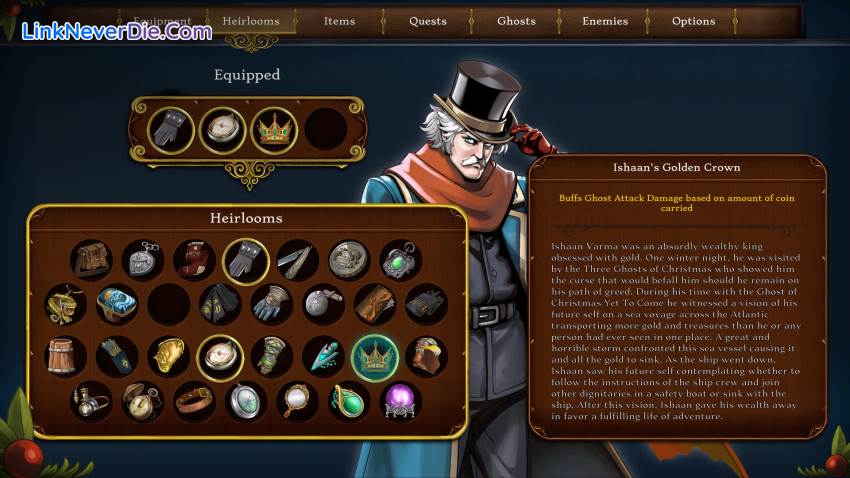Screen dimensions: 850x478
Task: Open the Quests tab
Action: 428,21
